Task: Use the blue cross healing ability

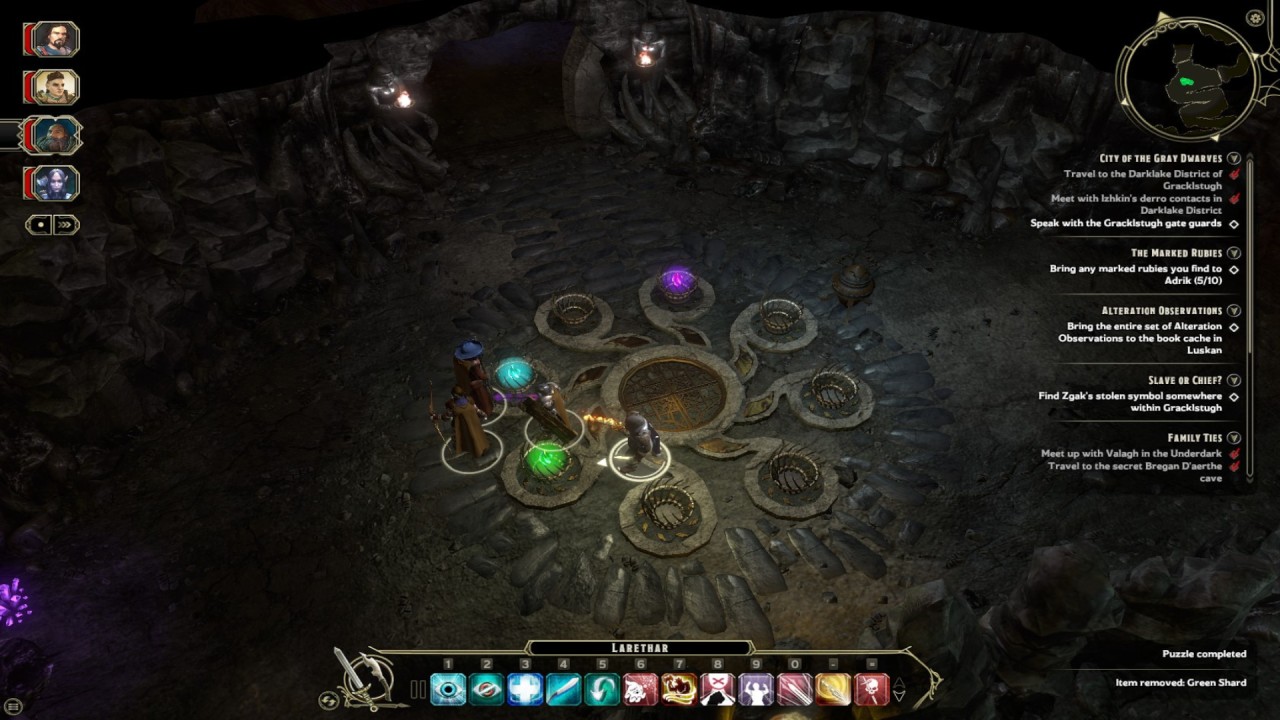Action: coord(525,689)
